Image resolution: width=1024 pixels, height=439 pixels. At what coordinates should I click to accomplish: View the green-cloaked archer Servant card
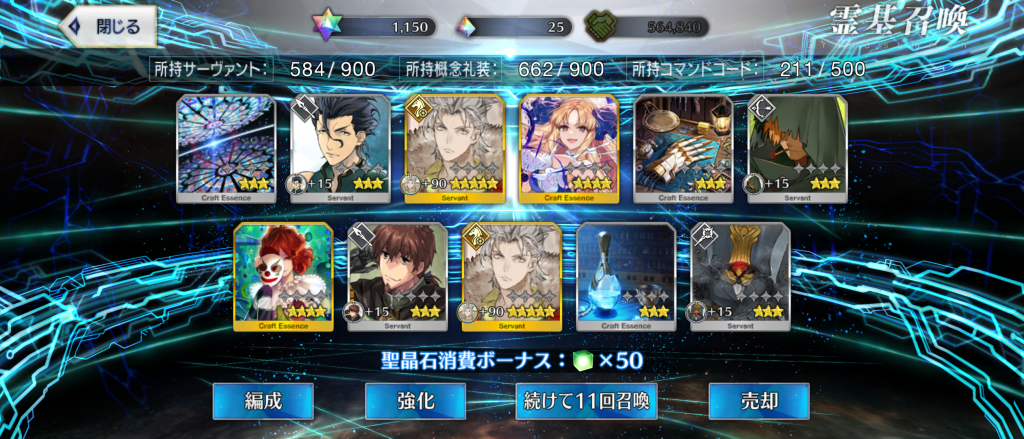(798, 148)
